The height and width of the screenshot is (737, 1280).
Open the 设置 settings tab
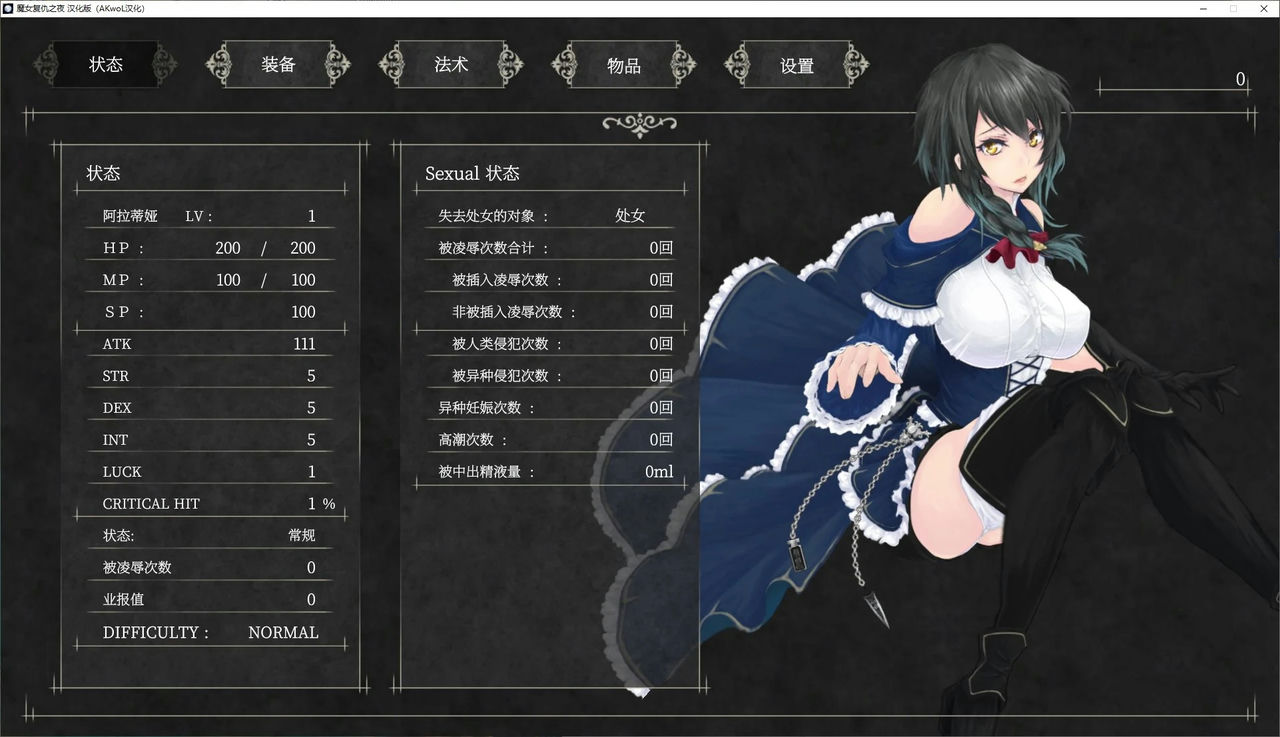(x=795, y=64)
